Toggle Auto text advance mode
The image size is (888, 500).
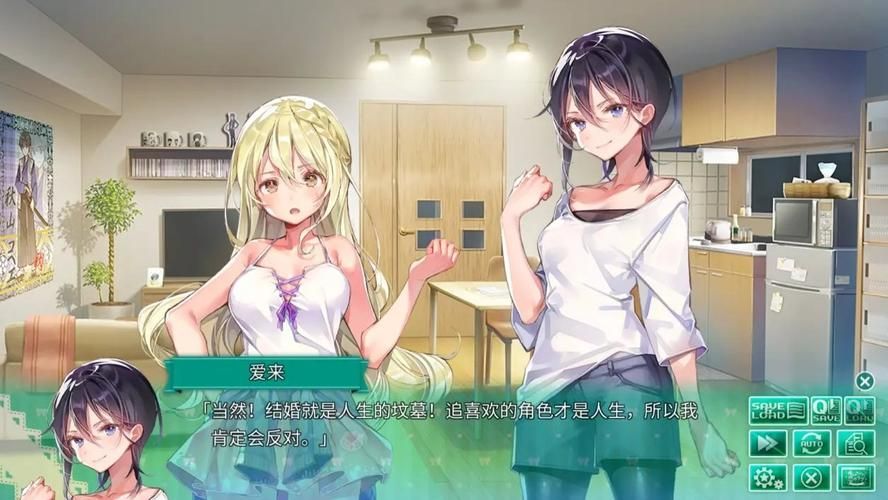click(x=812, y=443)
